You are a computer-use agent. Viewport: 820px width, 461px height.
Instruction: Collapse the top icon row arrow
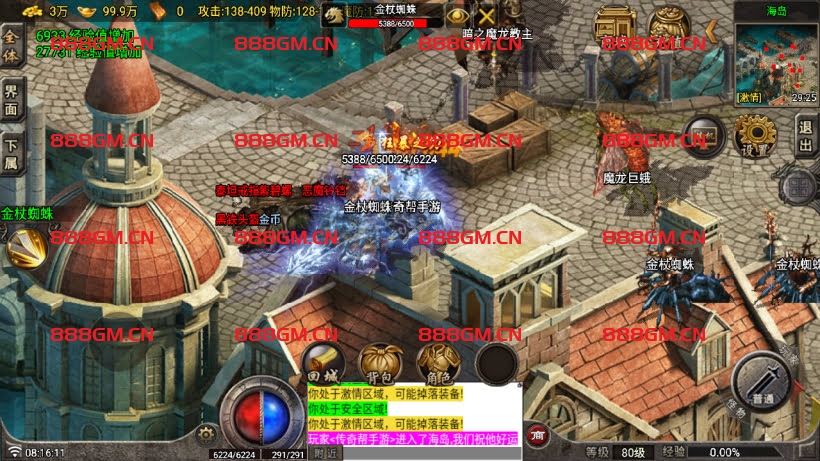coord(711,31)
